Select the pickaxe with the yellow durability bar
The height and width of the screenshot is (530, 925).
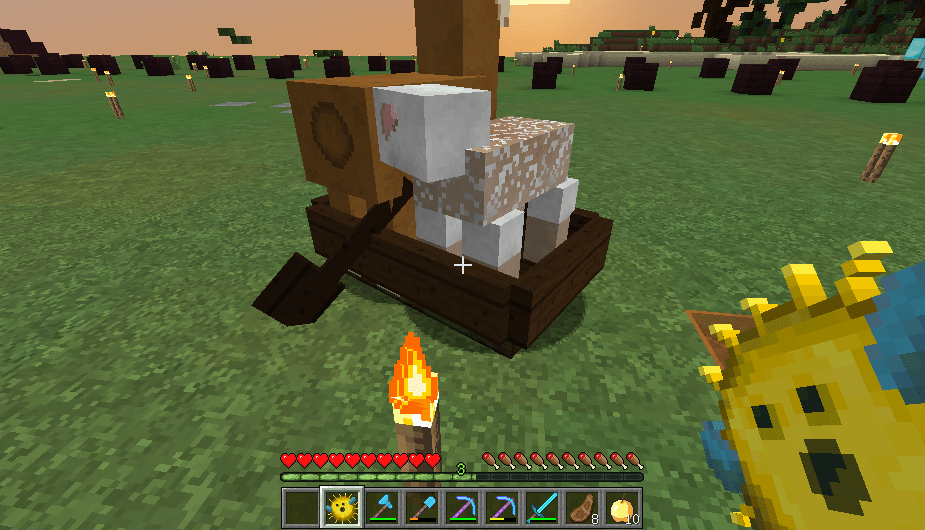502,508
